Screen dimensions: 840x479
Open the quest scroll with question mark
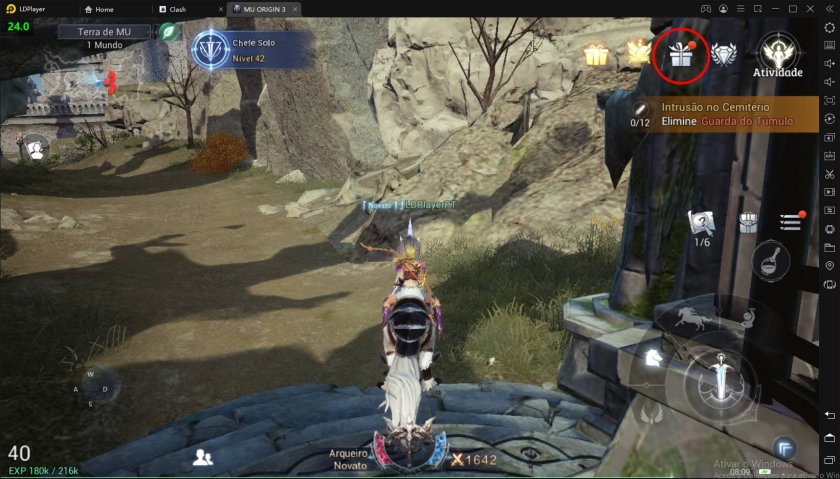(x=702, y=222)
